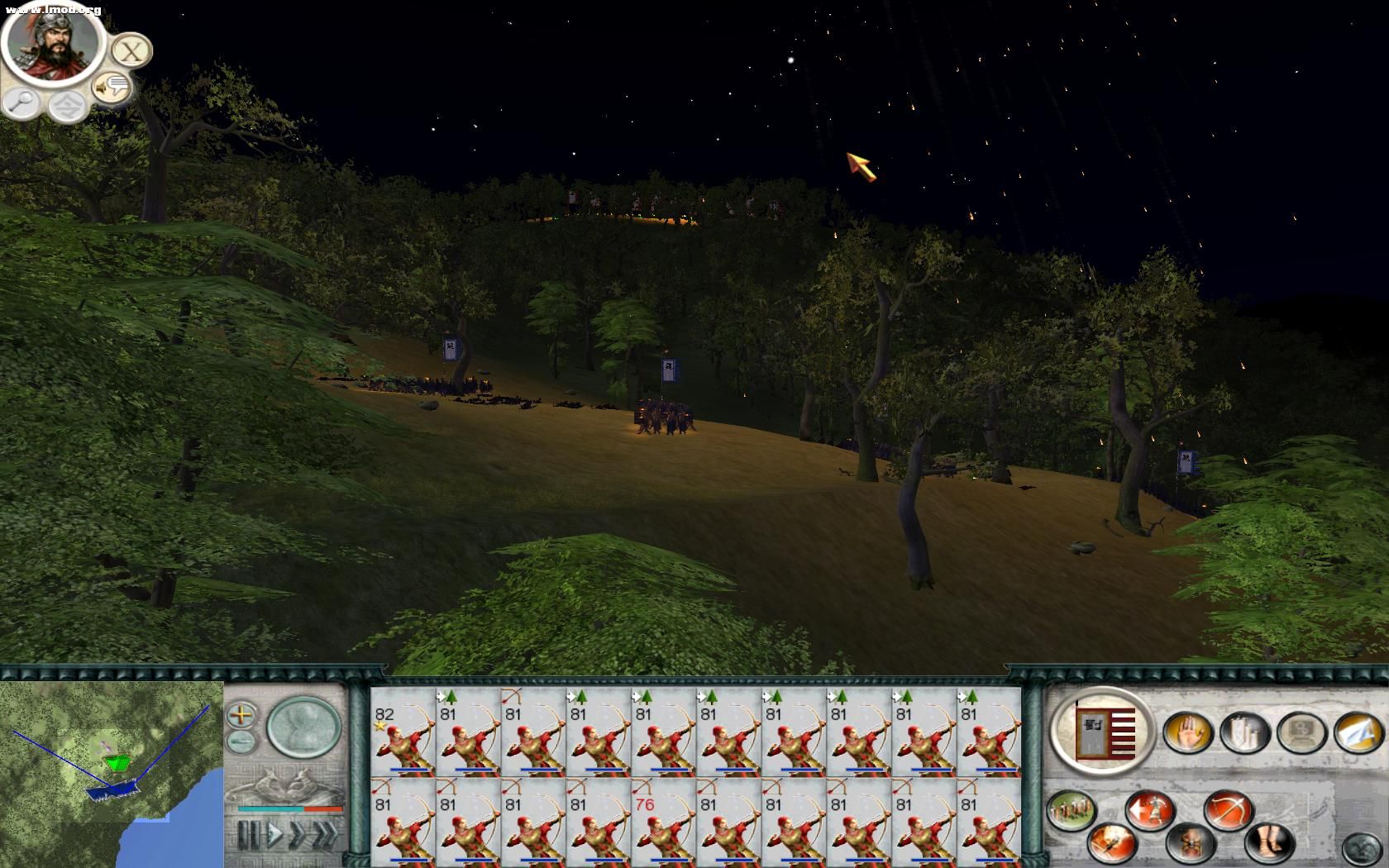Set battle speed to double fast-forward
The image size is (1389, 868).
click(297, 835)
